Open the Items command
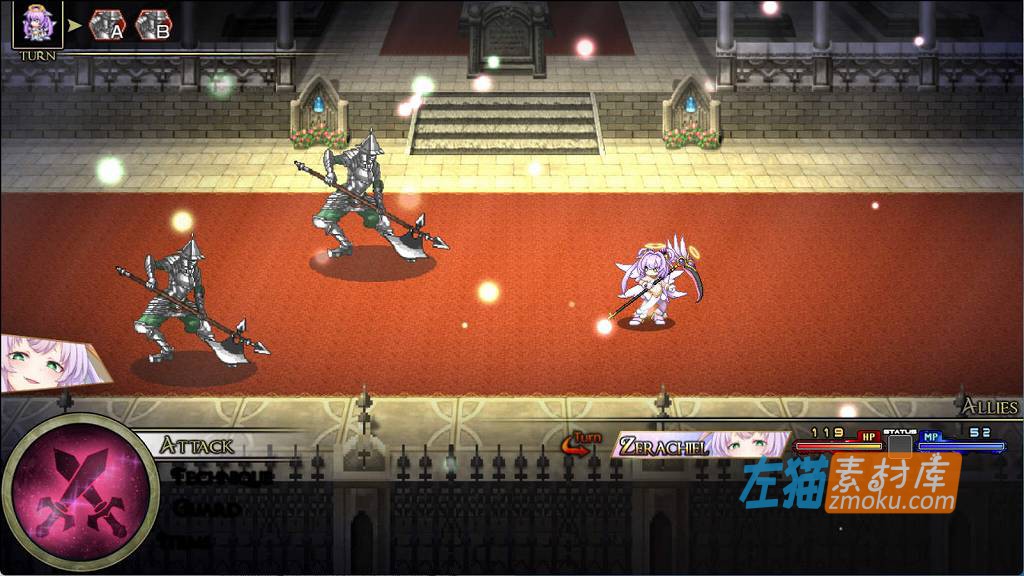 [x=192, y=541]
